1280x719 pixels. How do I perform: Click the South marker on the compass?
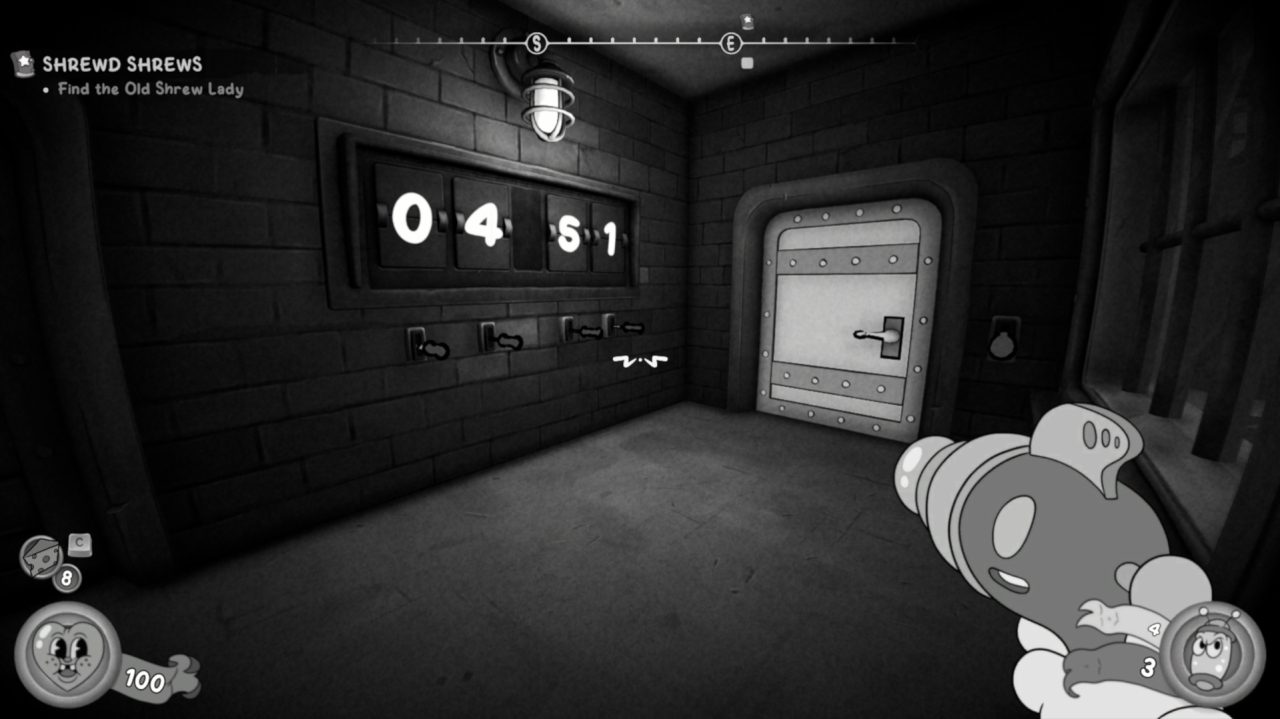(537, 43)
